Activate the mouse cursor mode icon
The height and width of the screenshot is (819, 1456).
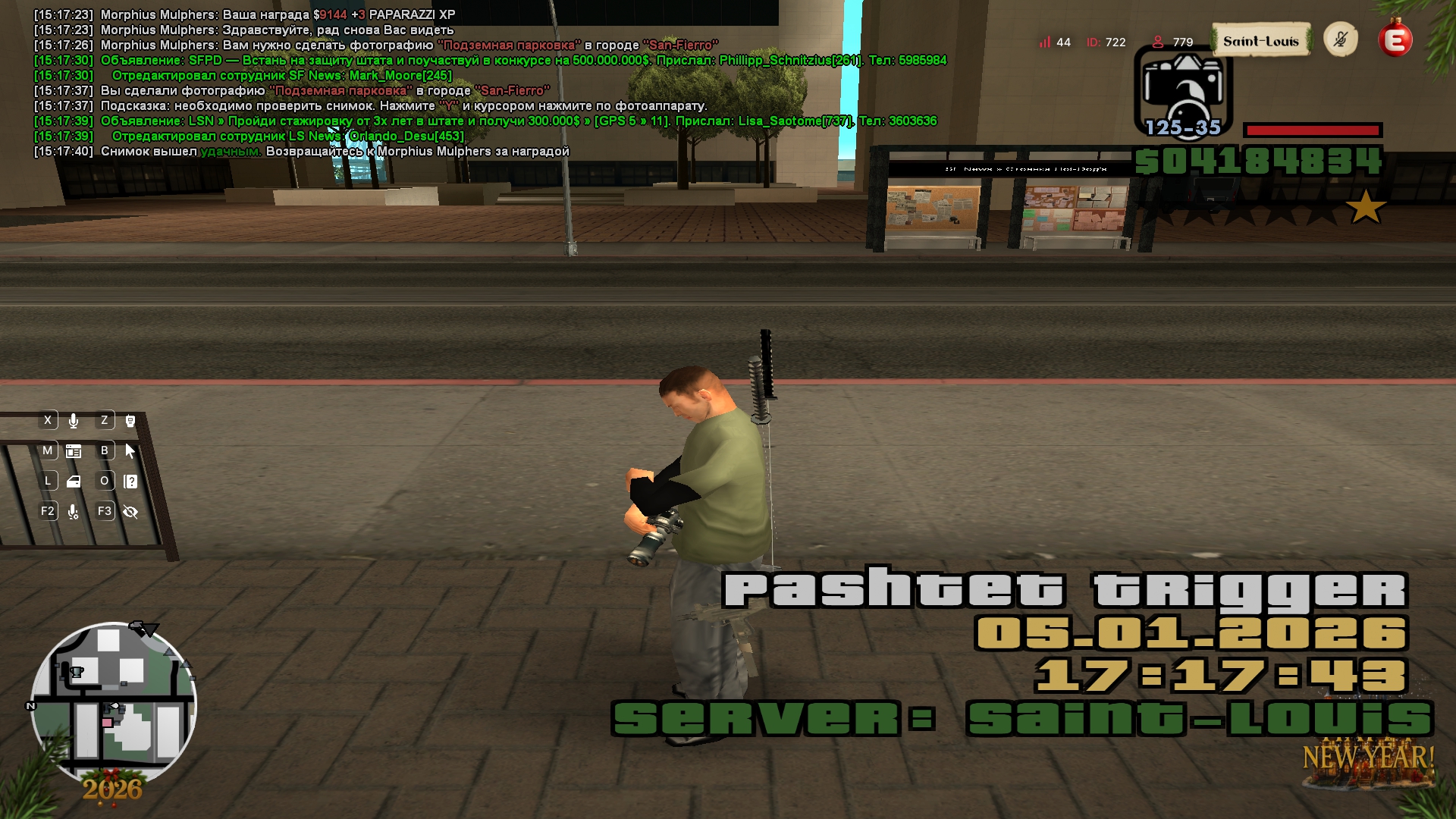click(130, 451)
